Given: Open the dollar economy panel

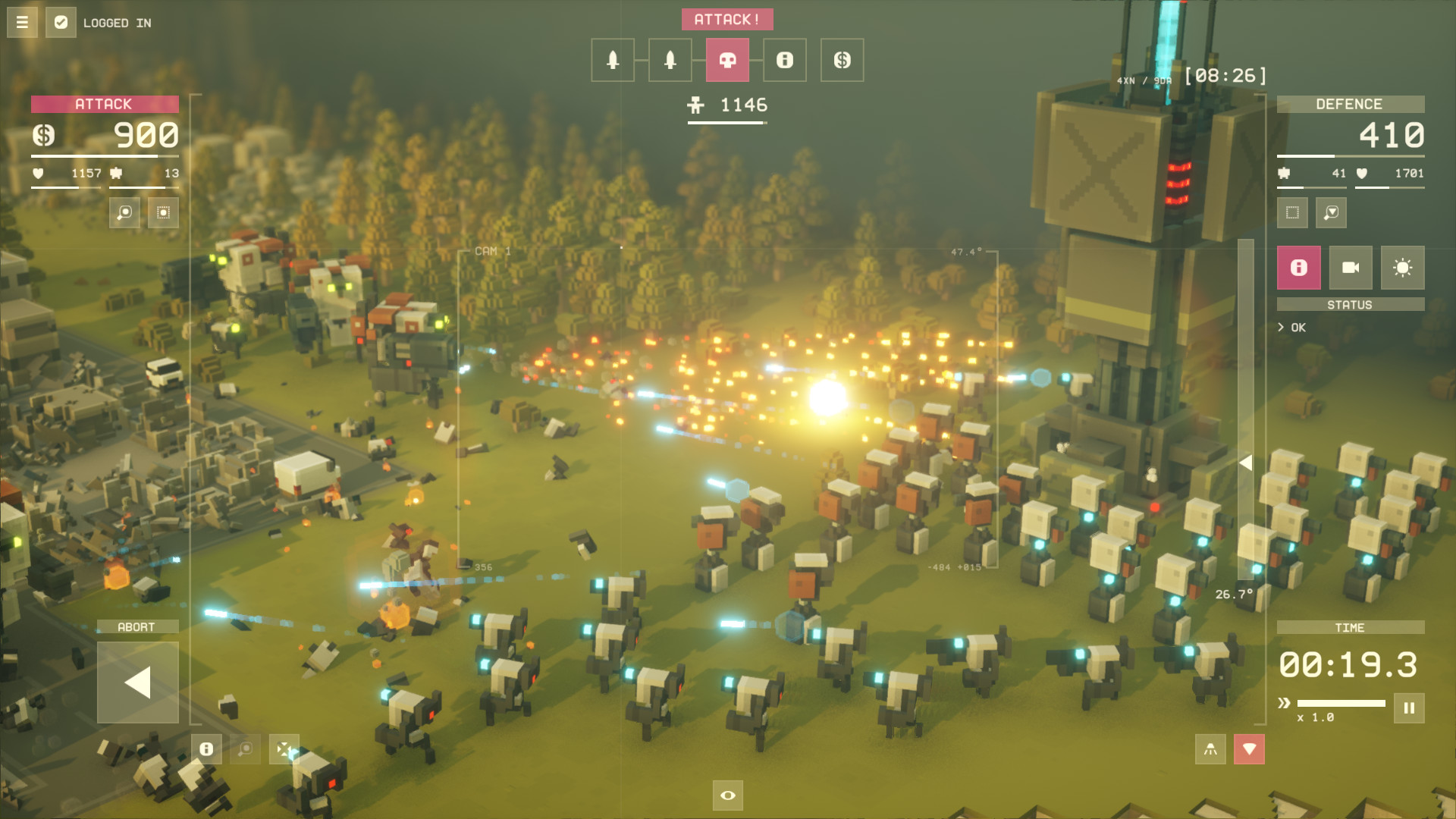Looking at the screenshot, I should pyautogui.click(x=843, y=60).
